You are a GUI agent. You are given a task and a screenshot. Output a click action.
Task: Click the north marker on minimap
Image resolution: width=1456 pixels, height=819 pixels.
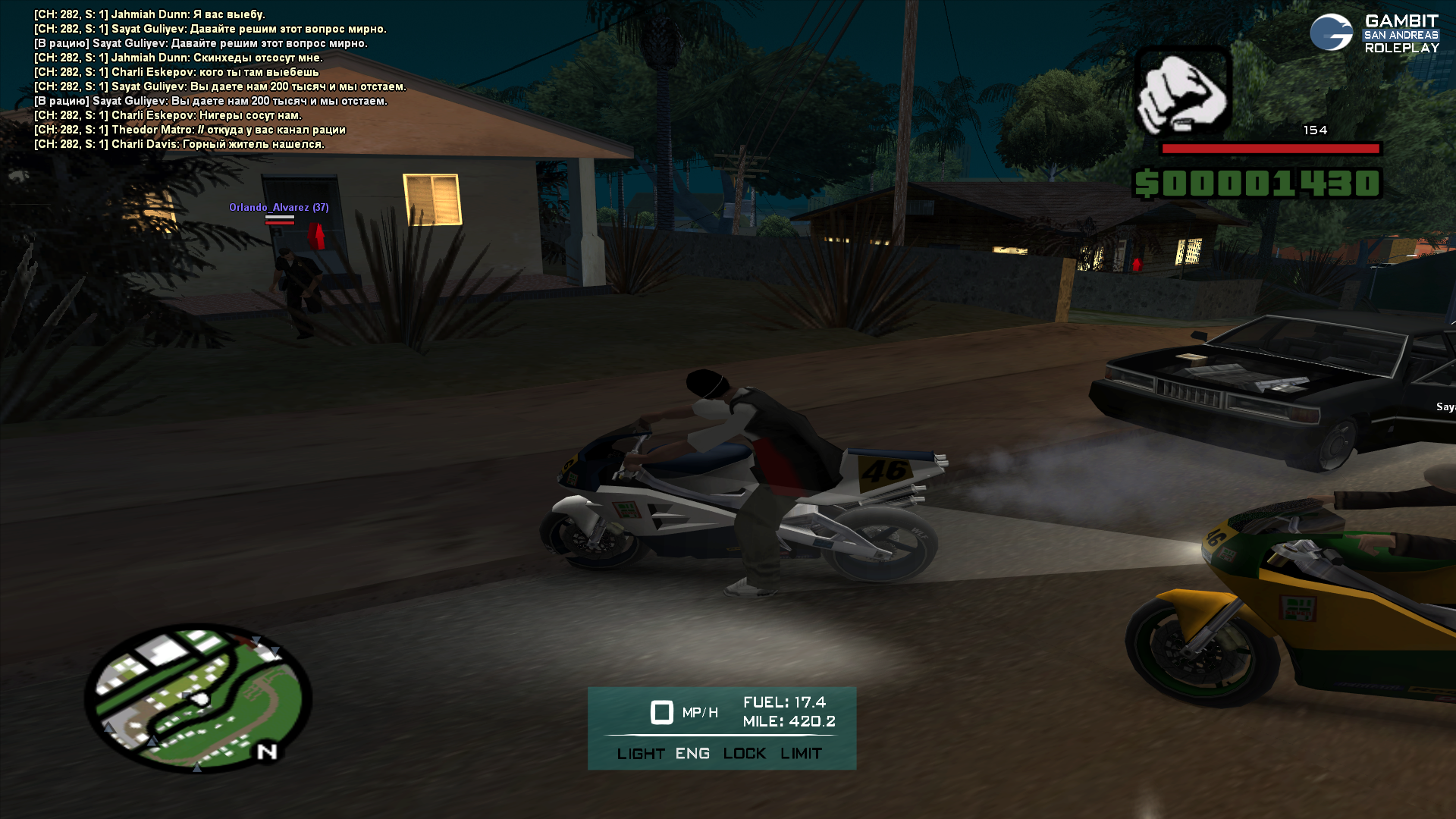(267, 752)
